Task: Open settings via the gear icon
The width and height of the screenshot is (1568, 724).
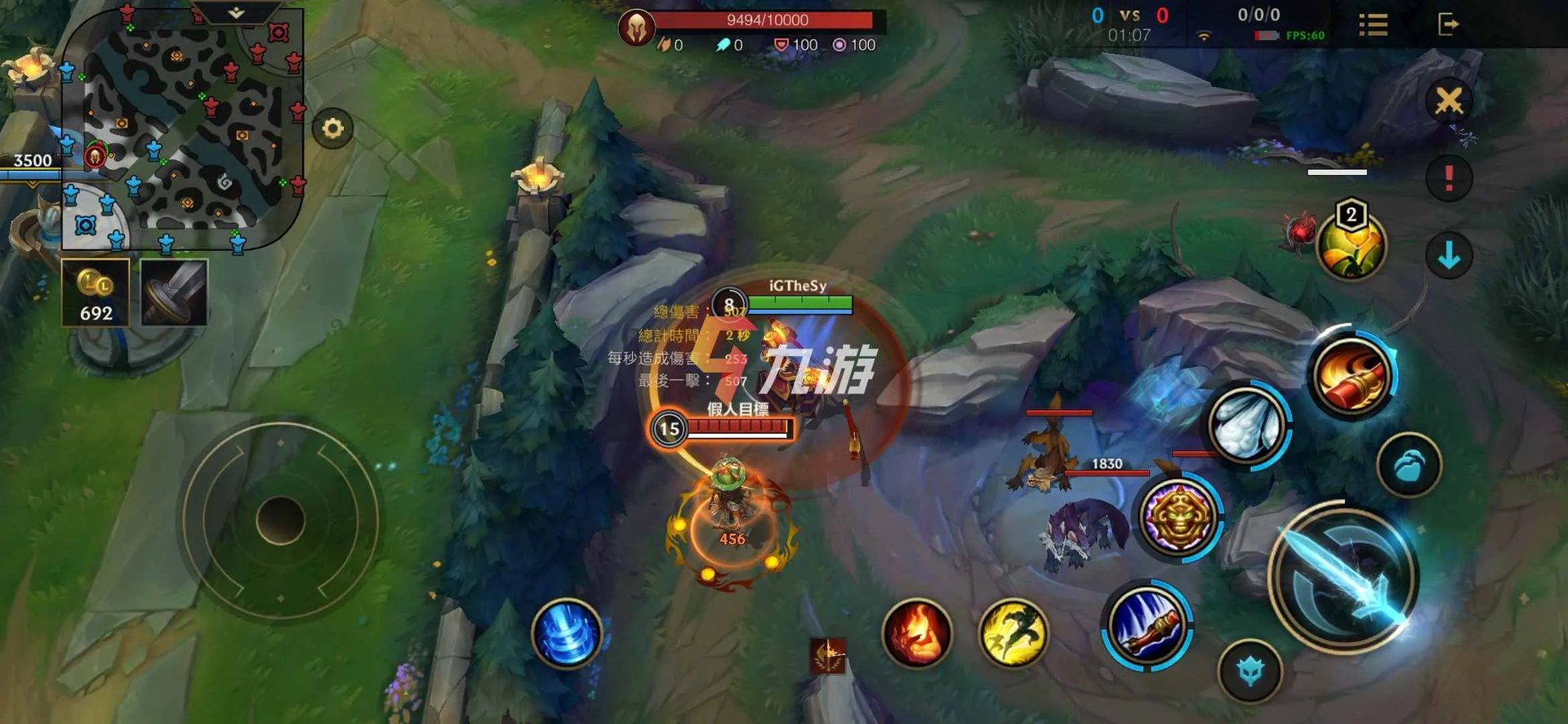Action: point(332,129)
